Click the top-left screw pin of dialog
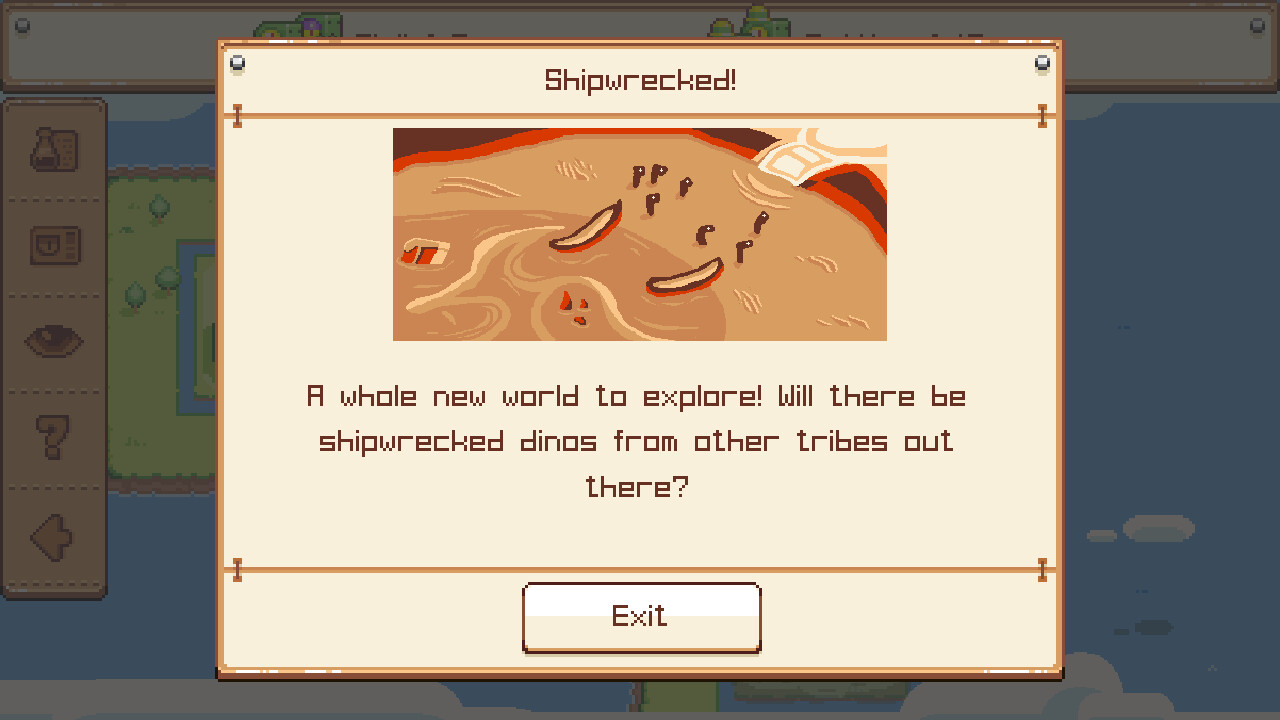 [x=237, y=62]
